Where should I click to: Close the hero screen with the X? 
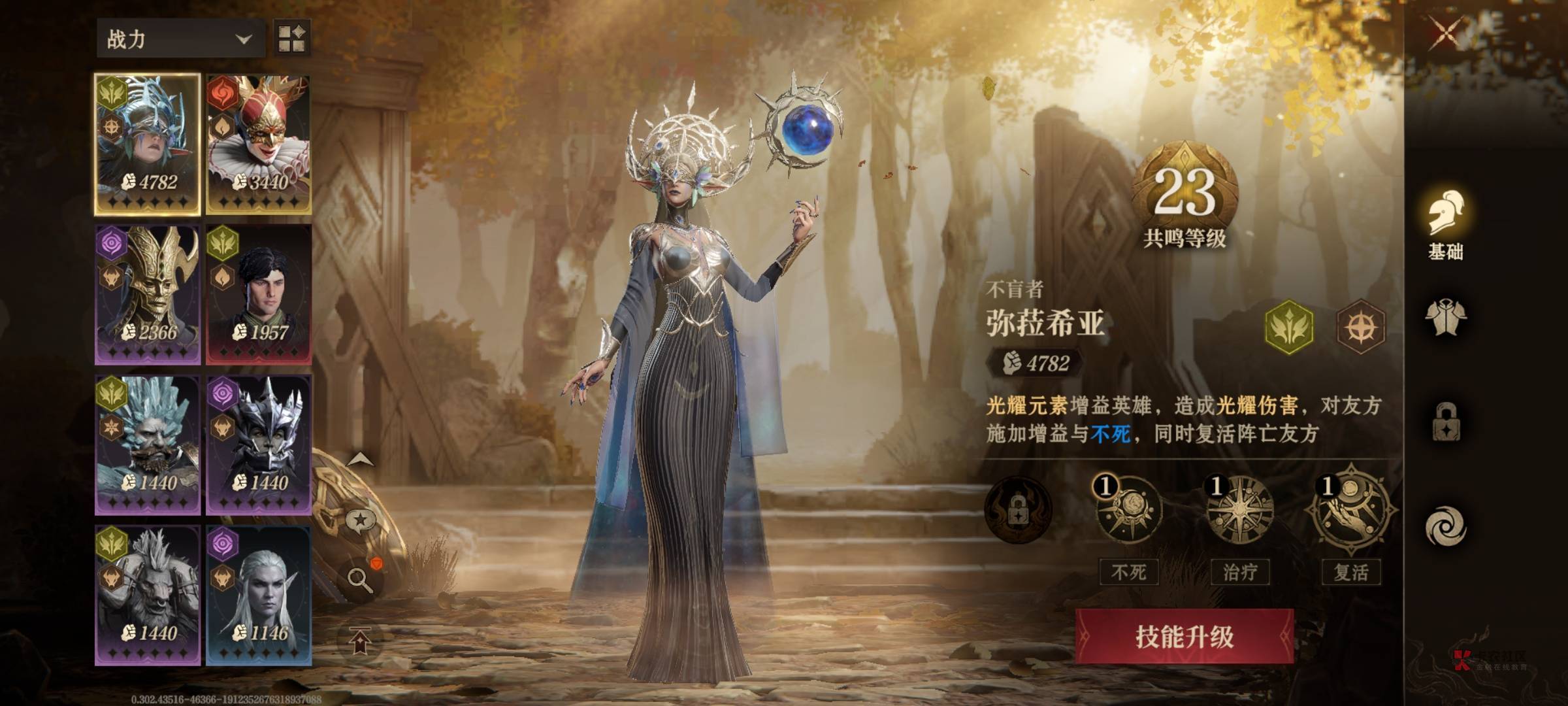(x=1446, y=33)
